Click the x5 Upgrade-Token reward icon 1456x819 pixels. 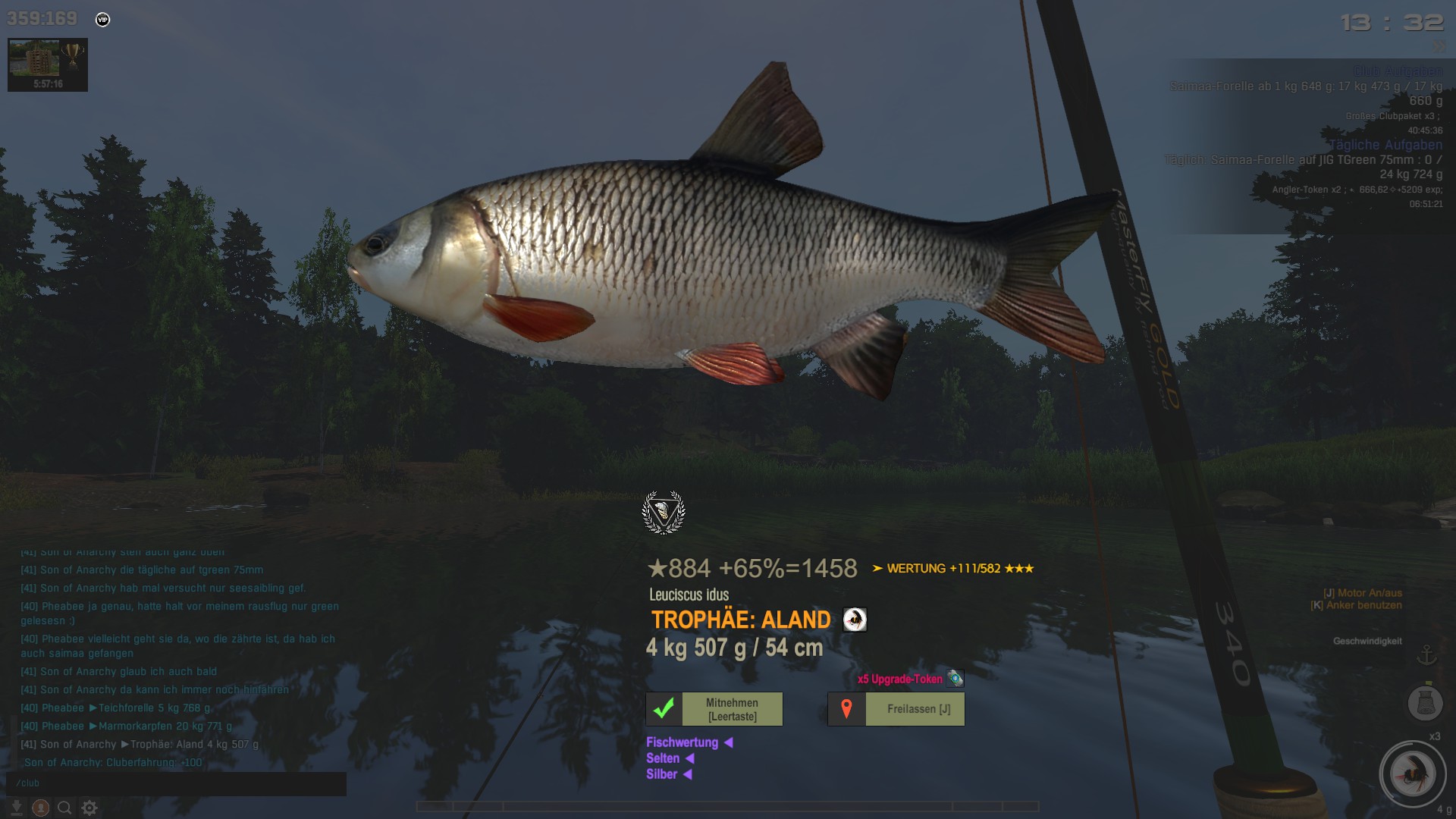[955, 679]
